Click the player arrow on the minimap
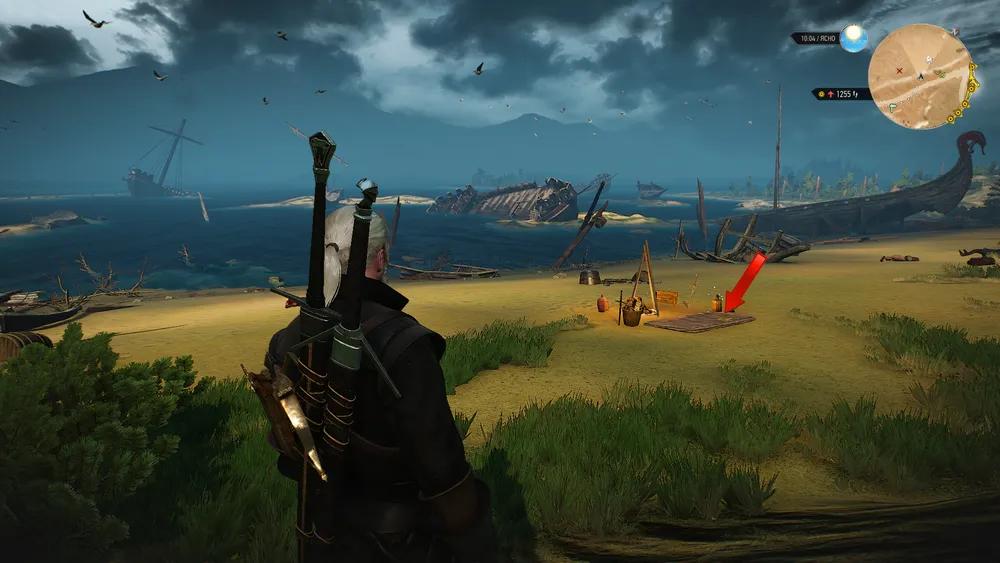Screen dimensions: 1000x563 click(x=921, y=77)
